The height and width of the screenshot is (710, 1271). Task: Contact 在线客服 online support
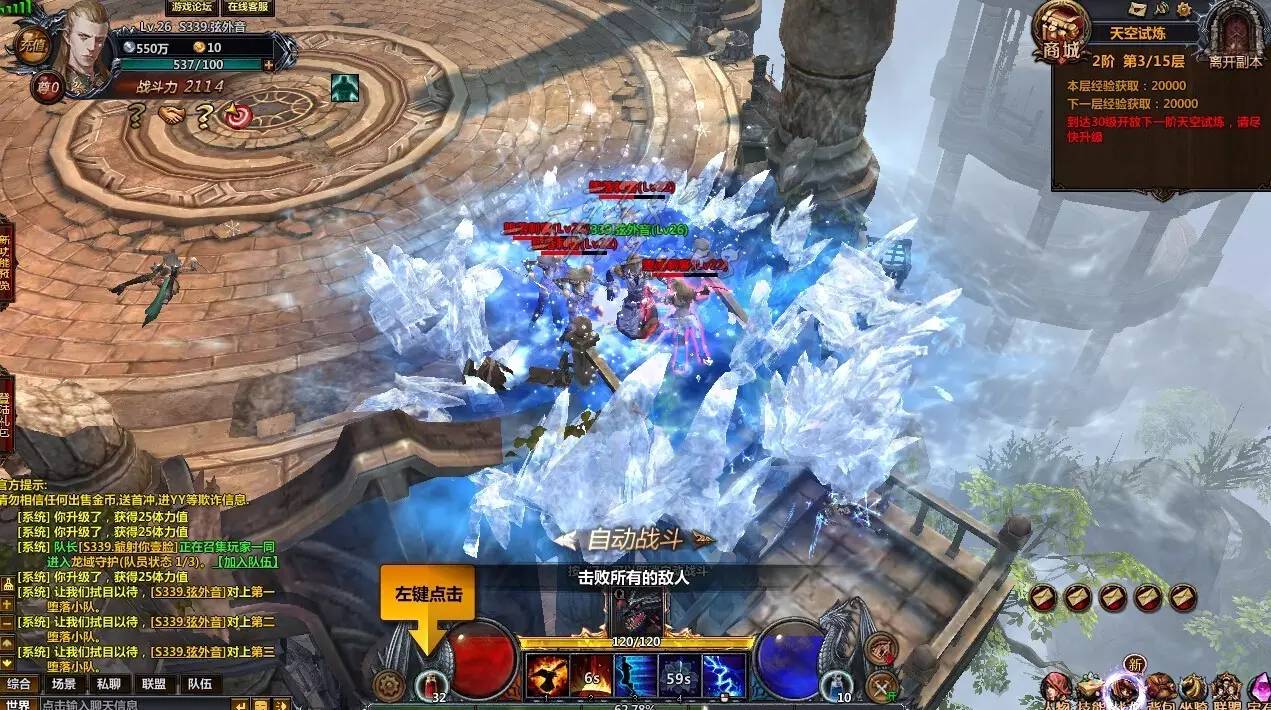(248, 7)
